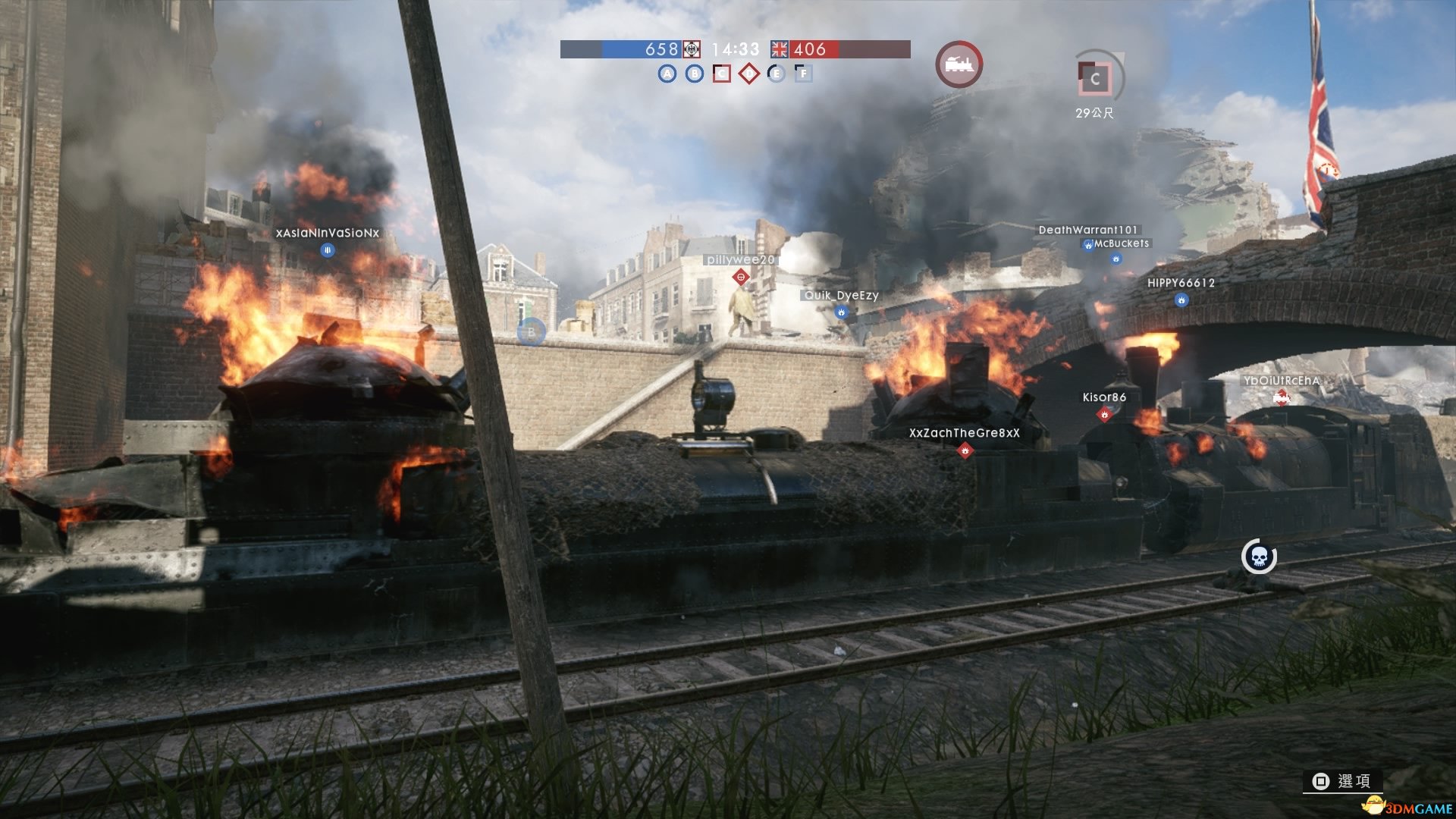1456x819 pixels.
Task: Select the red diamond objective D indicator
Action: 748,74
